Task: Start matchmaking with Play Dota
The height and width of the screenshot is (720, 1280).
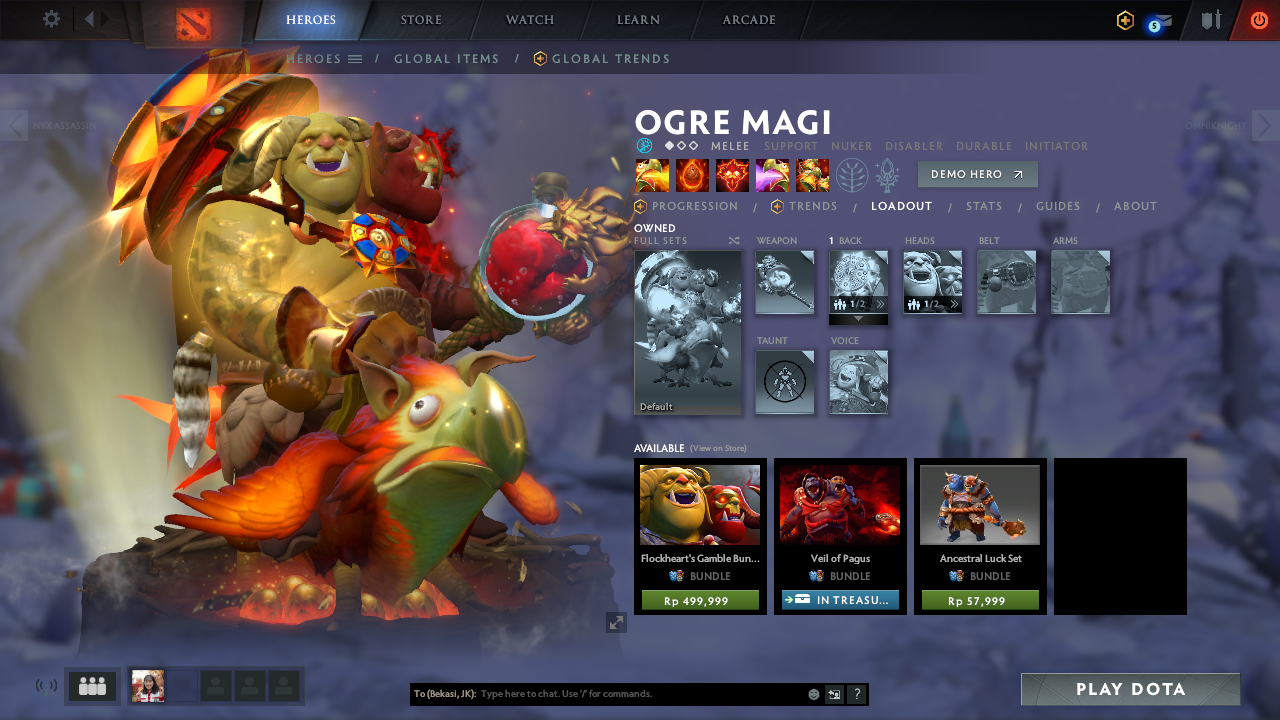Action: [x=1130, y=689]
